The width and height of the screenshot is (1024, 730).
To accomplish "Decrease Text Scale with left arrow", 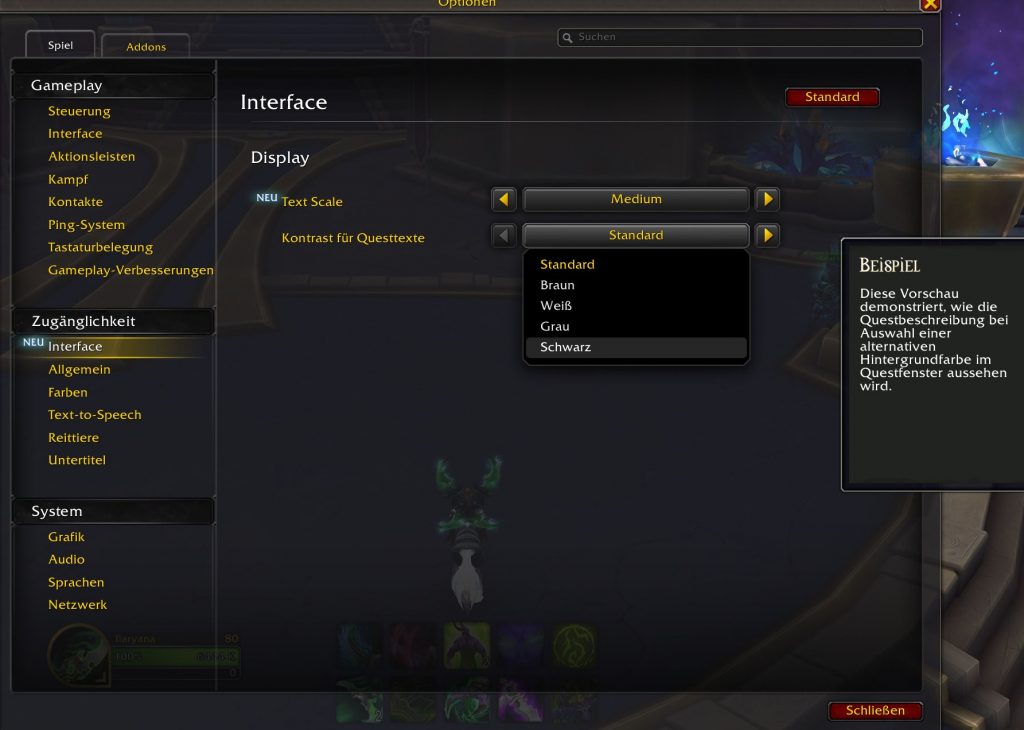I will pos(504,199).
